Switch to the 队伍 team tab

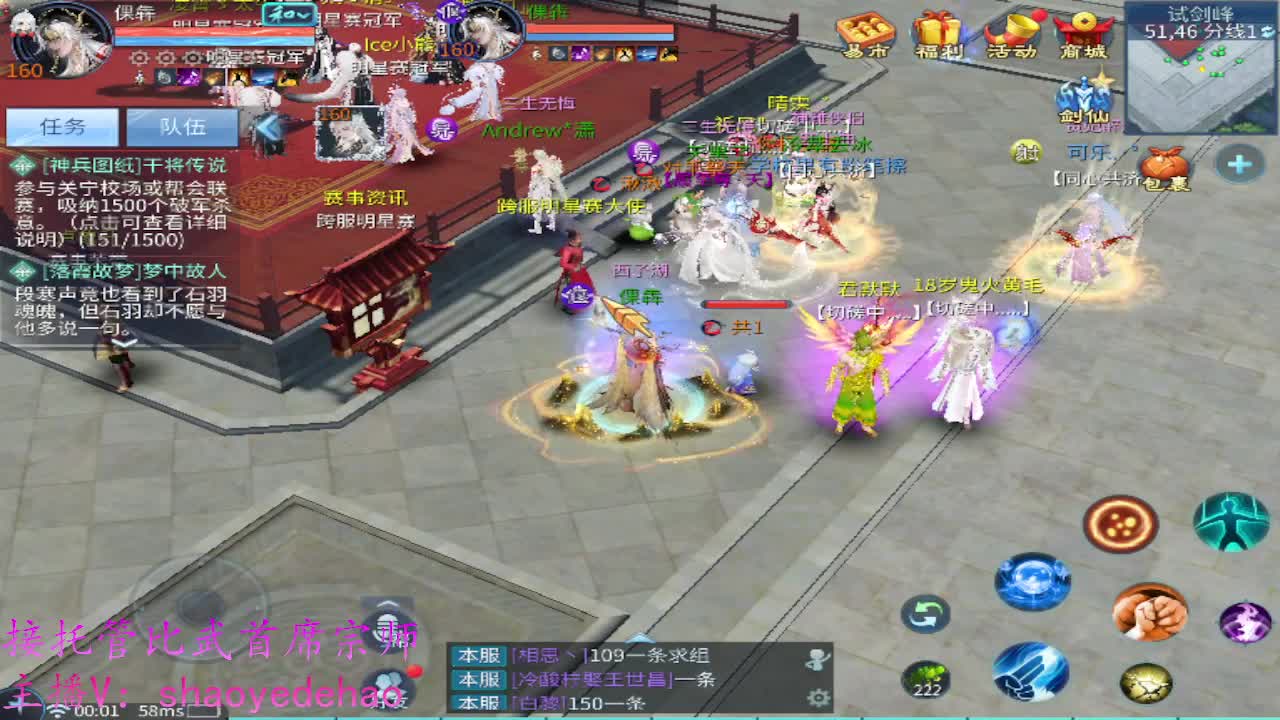(182, 126)
